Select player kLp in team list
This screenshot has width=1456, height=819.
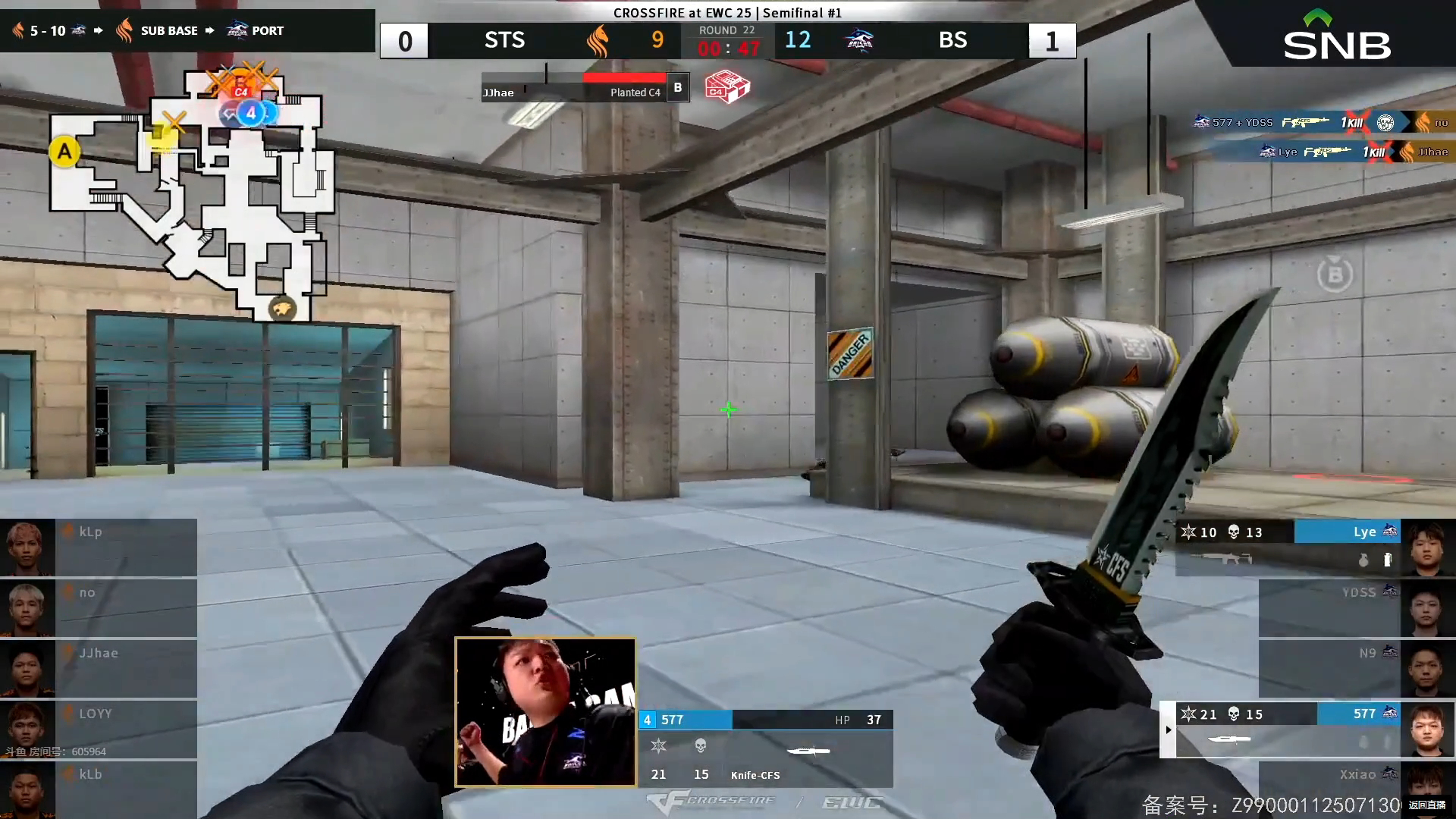click(x=99, y=547)
